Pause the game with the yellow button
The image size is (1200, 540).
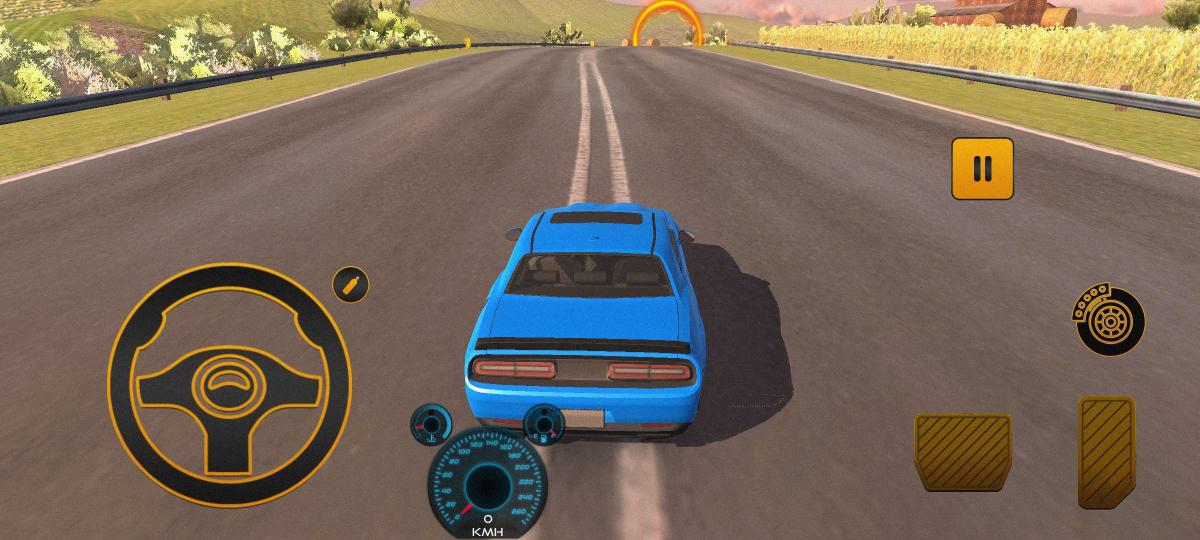[x=982, y=168]
